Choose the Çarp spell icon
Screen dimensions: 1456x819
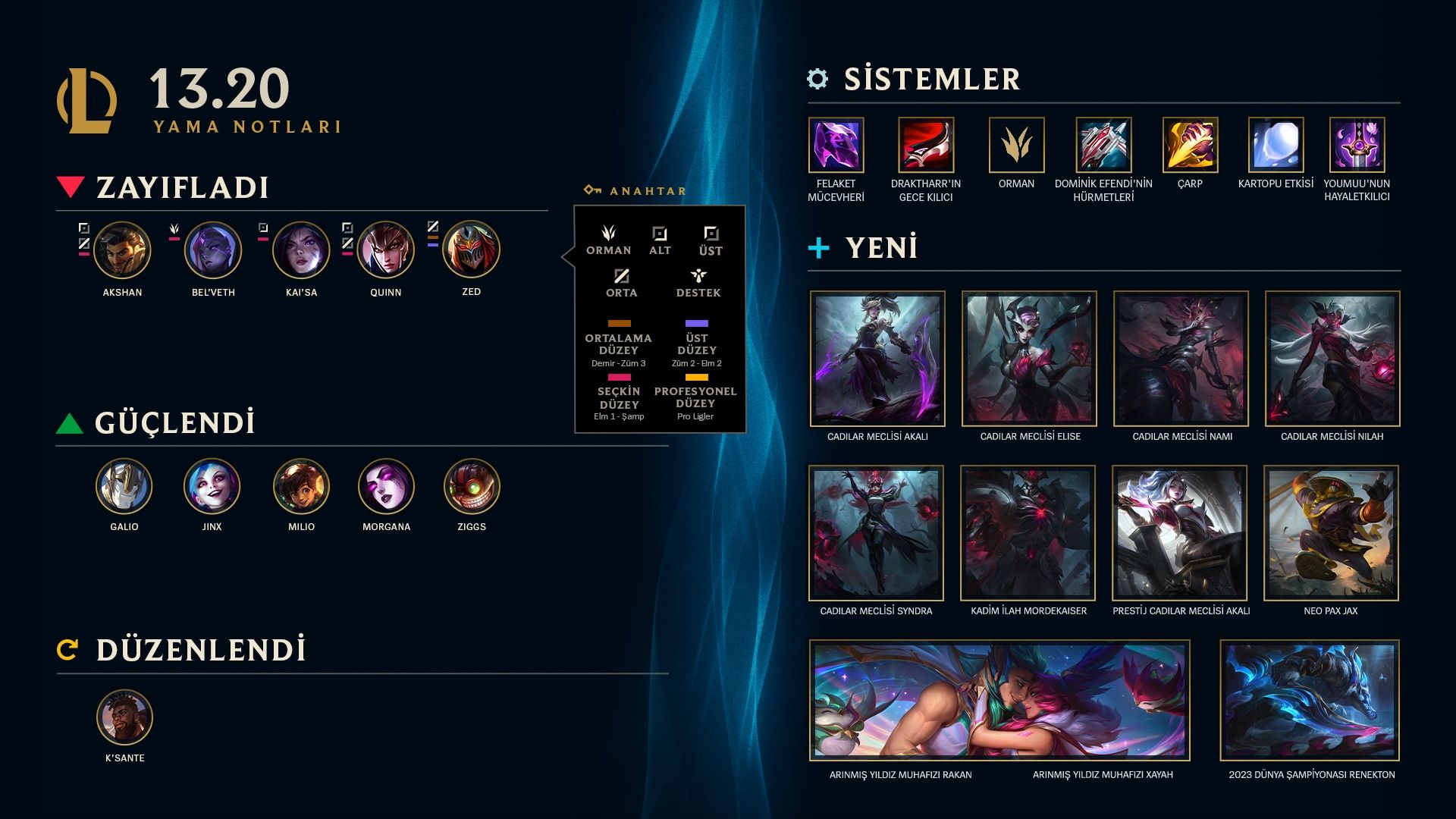tap(1190, 145)
